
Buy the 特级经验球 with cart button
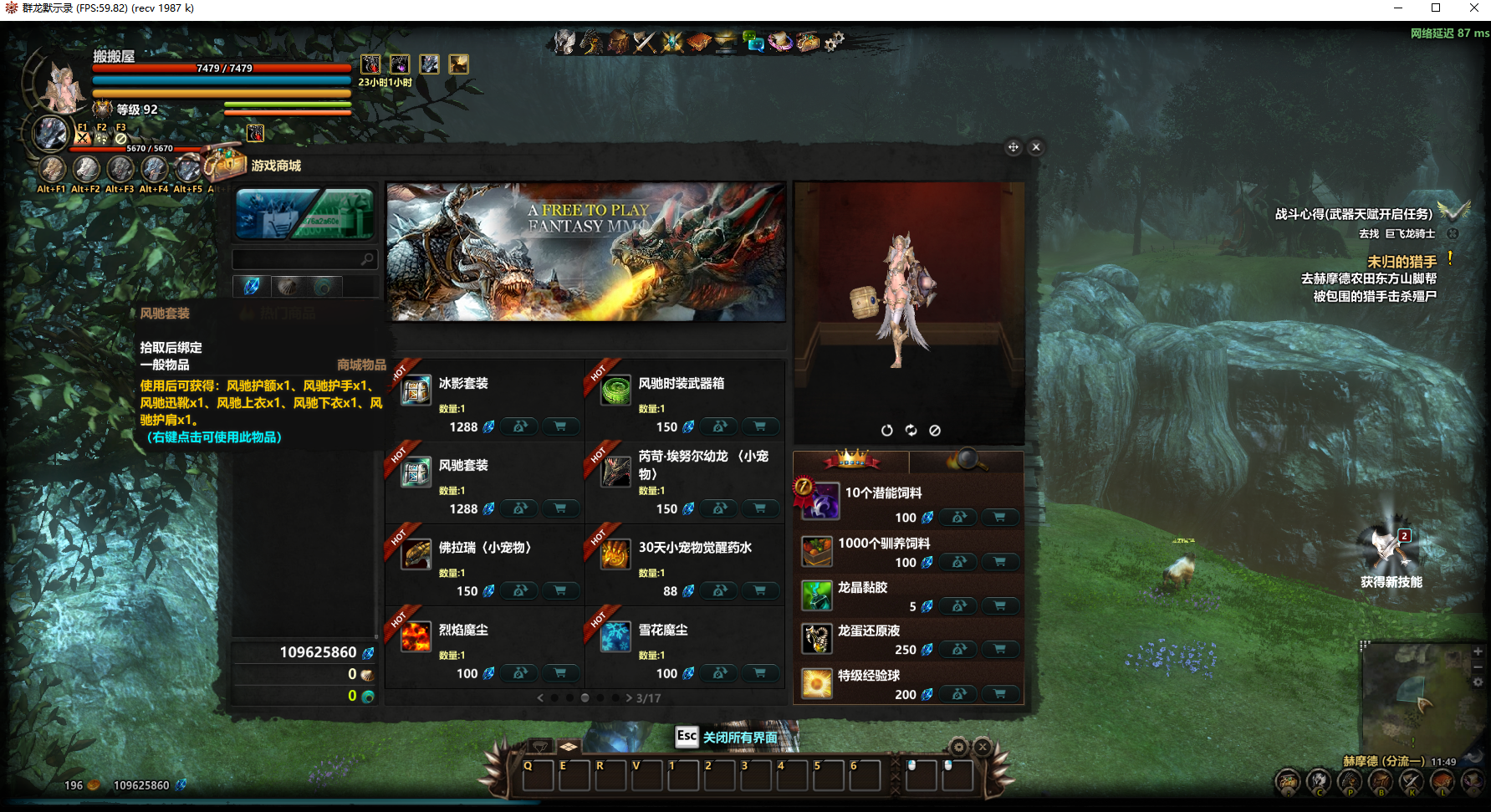coord(999,694)
